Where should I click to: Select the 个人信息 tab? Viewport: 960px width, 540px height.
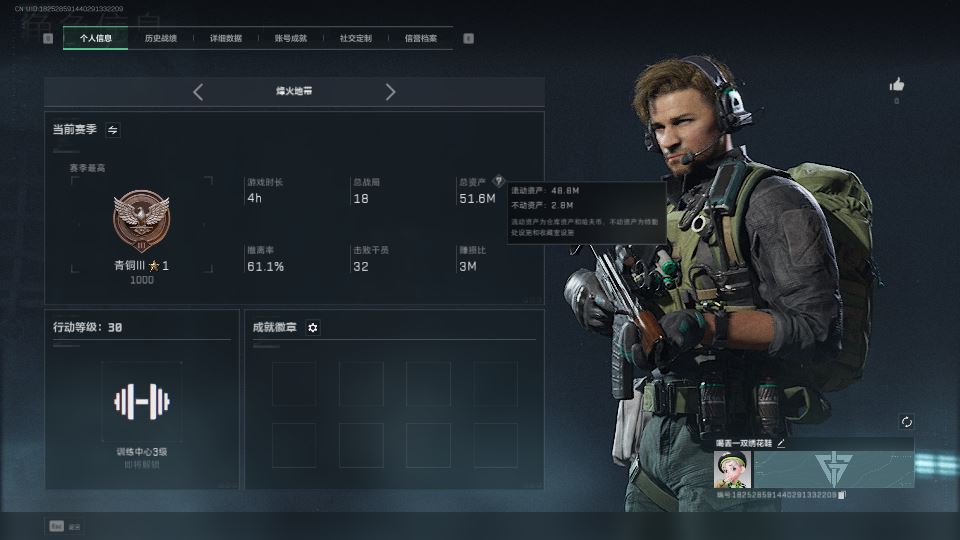[95, 39]
